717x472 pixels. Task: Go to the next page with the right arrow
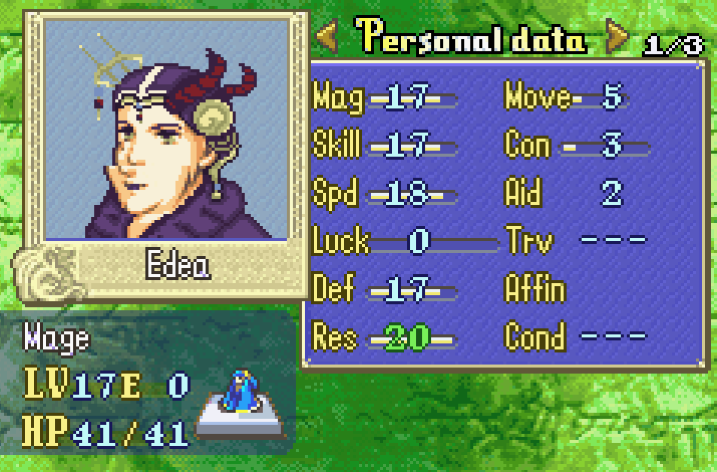[618, 39]
